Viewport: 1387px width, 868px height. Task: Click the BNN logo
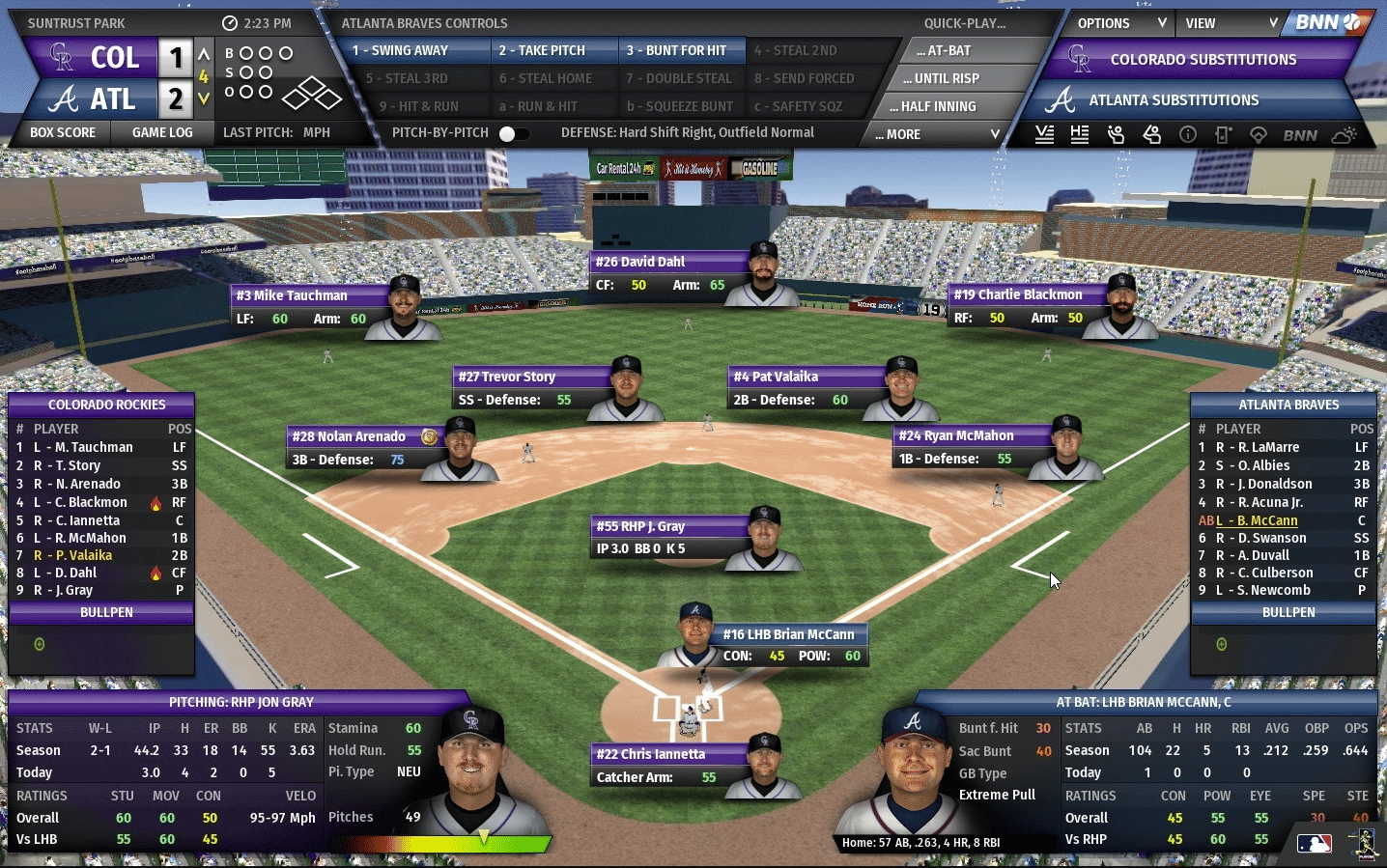point(1326,22)
